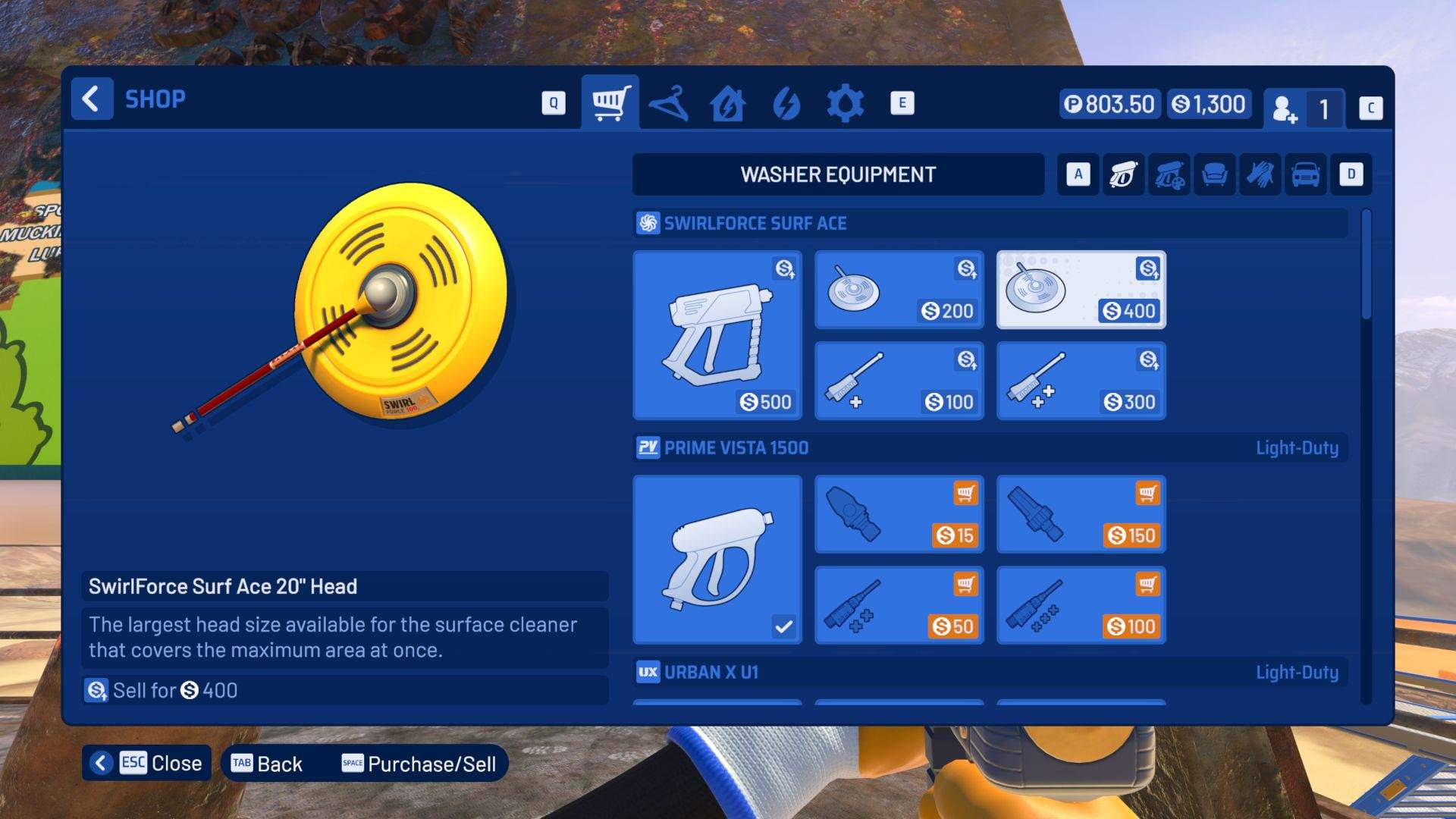Open the clothing hanger shop tab
Screen dimensions: 1456x819
click(x=670, y=102)
